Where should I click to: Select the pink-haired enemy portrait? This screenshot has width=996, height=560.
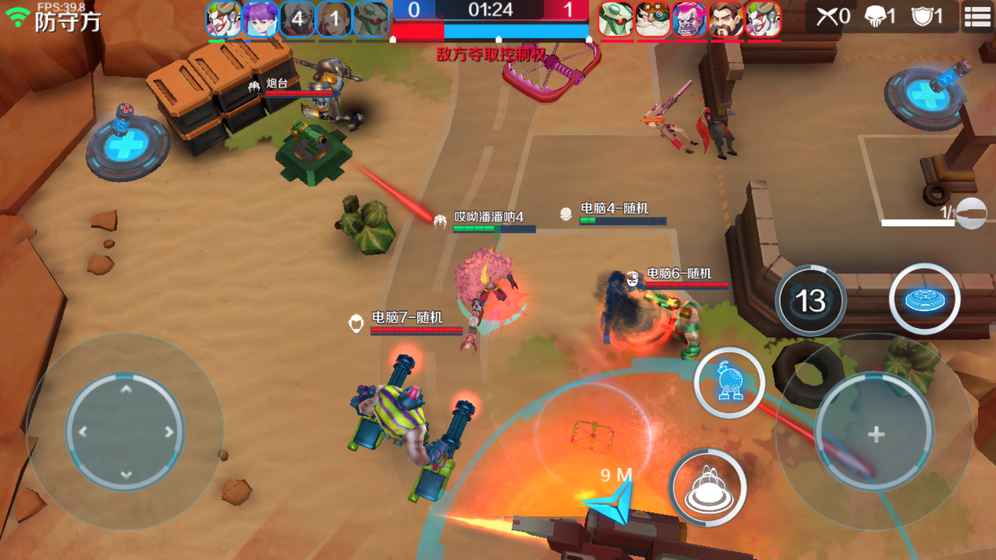[689, 19]
